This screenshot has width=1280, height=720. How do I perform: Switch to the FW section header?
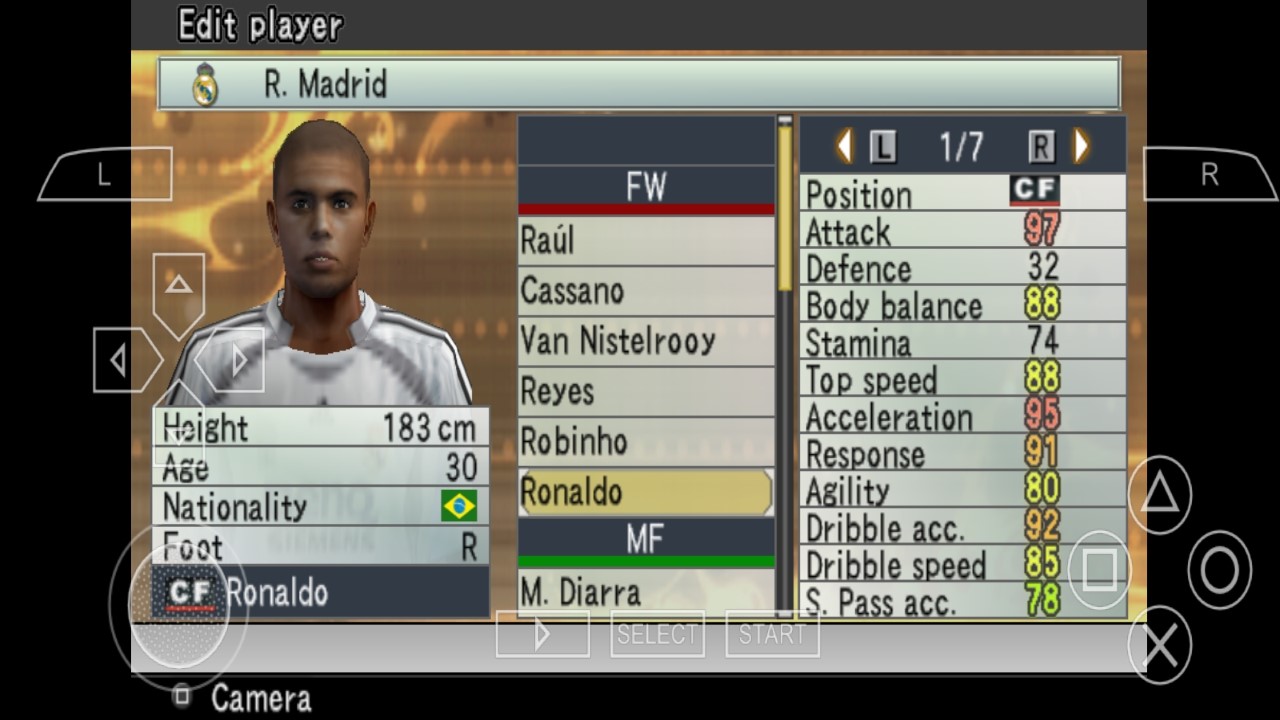click(645, 186)
